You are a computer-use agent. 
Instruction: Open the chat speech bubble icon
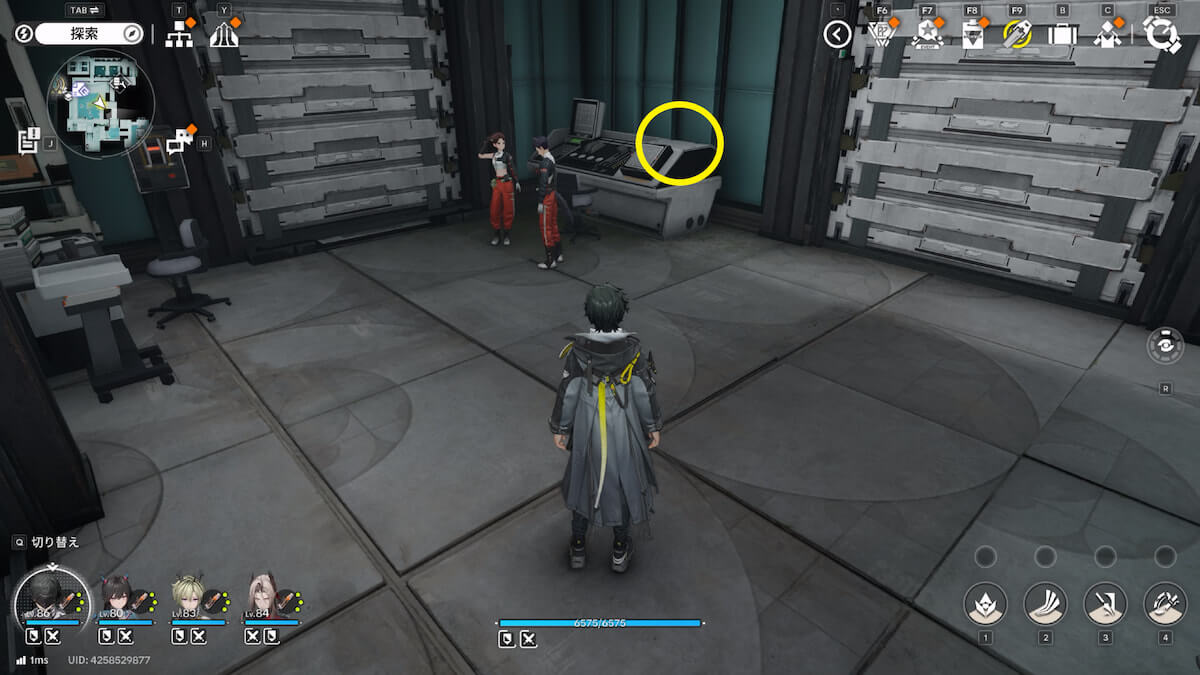click(179, 142)
